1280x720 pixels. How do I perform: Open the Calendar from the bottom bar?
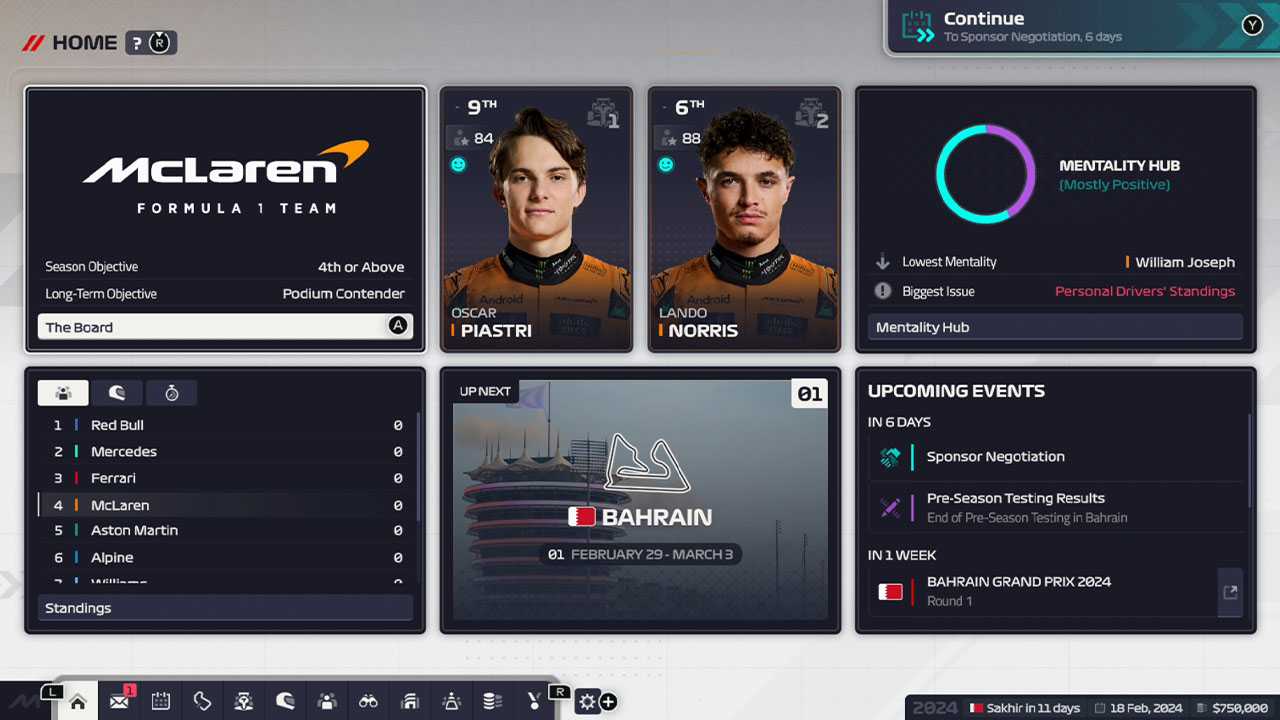[161, 701]
